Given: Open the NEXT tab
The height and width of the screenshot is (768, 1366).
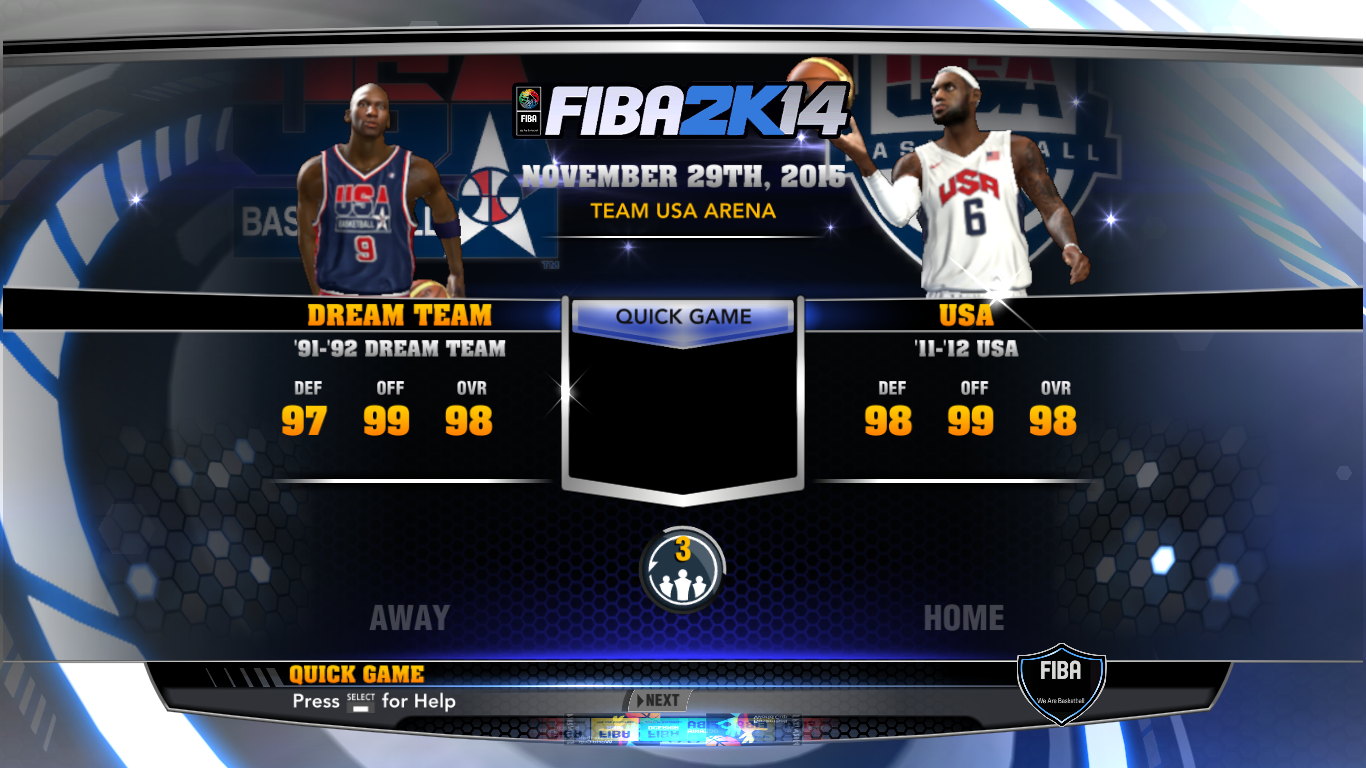Looking at the screenshot, I should [x=658, y=700].
